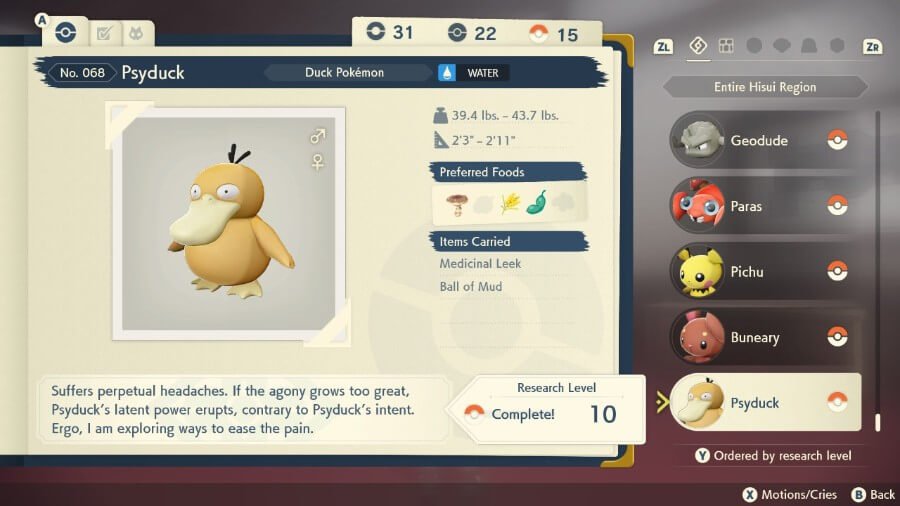
Task: Switch to the research tasks notepad tab
Action: (102, 33)
